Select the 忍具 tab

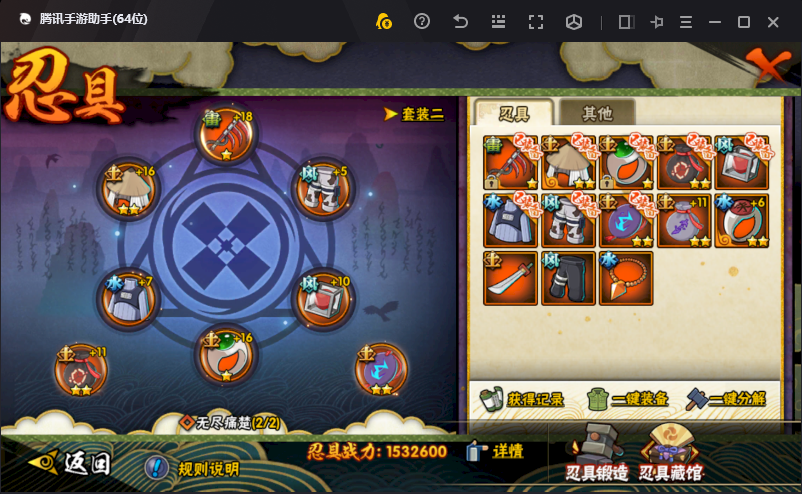513,113
